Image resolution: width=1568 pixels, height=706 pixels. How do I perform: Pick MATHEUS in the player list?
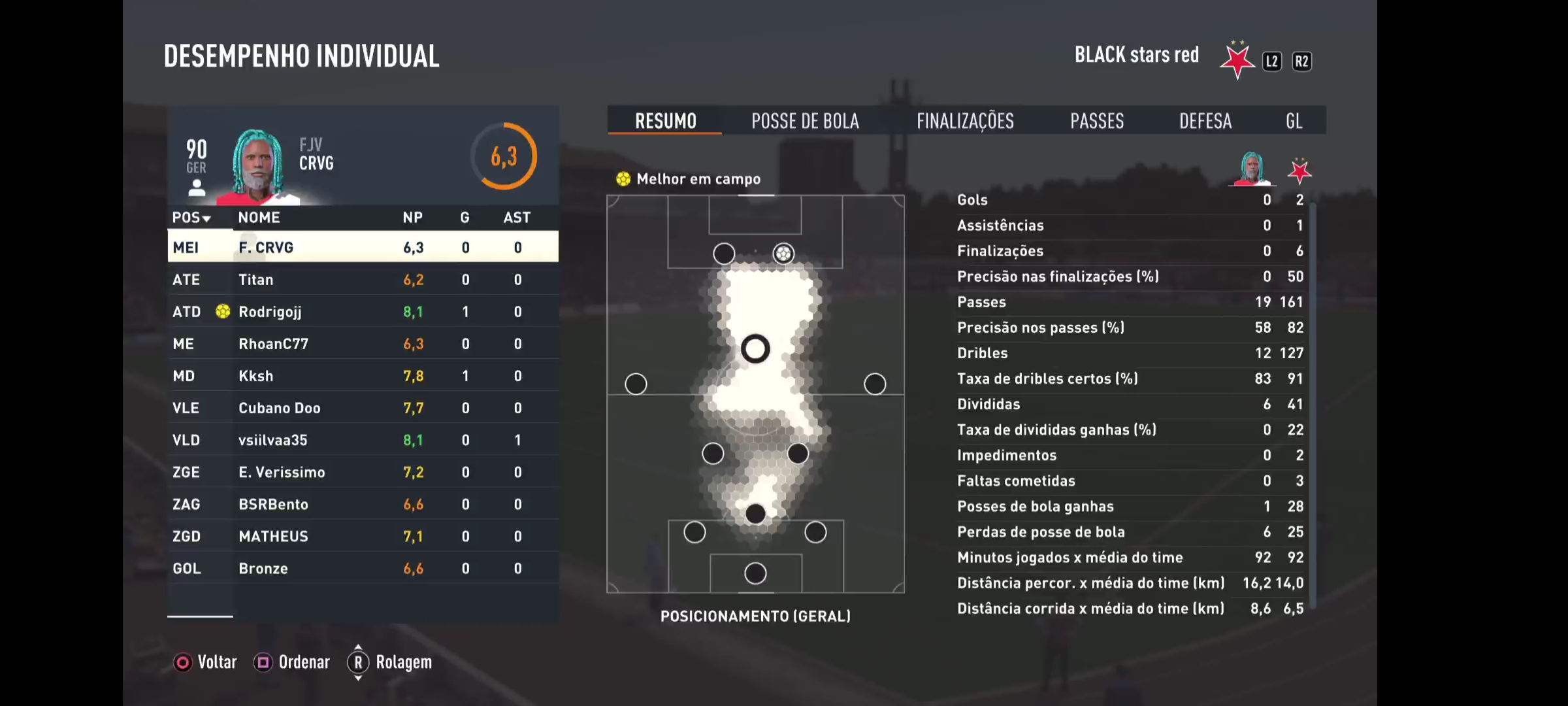pos(363,536)
